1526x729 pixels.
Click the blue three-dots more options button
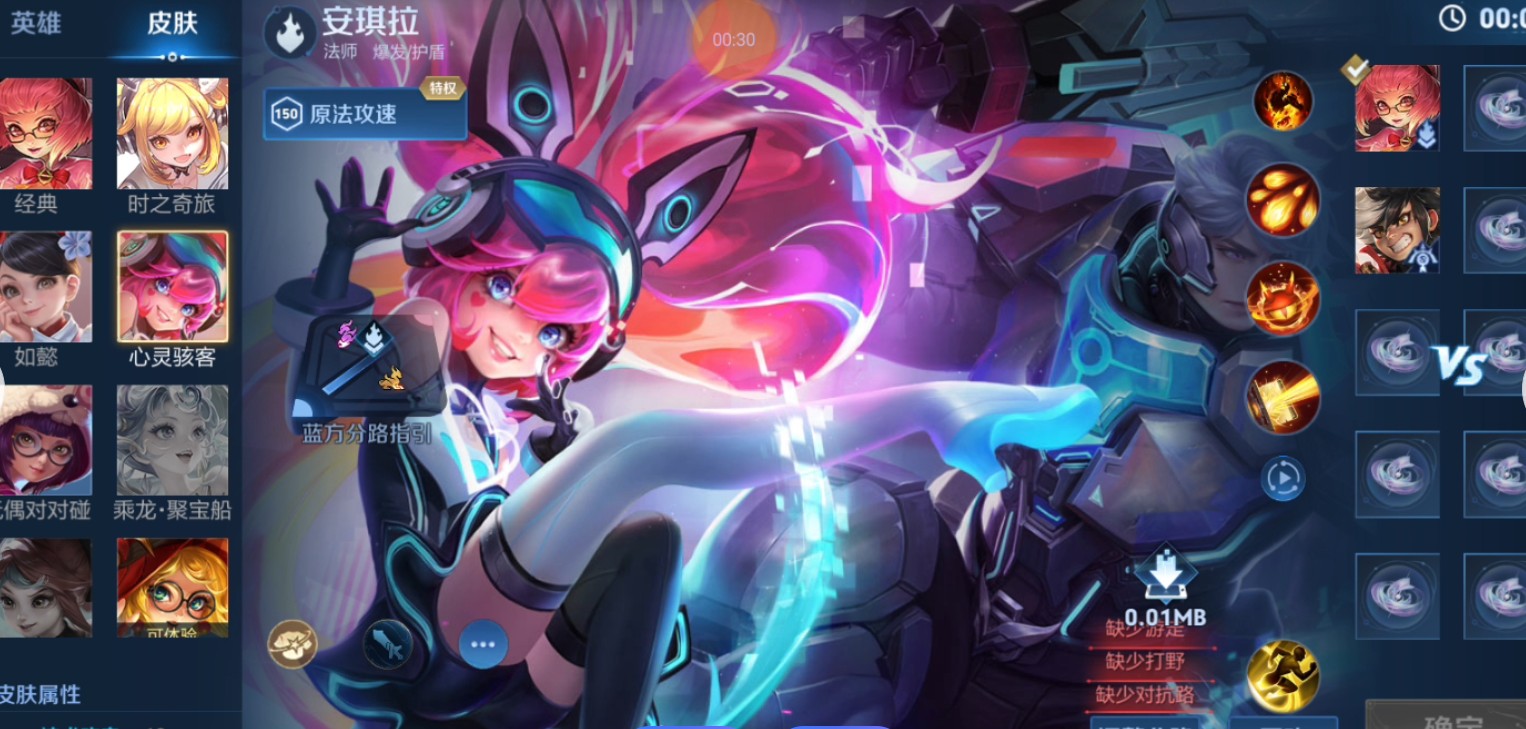483,644
